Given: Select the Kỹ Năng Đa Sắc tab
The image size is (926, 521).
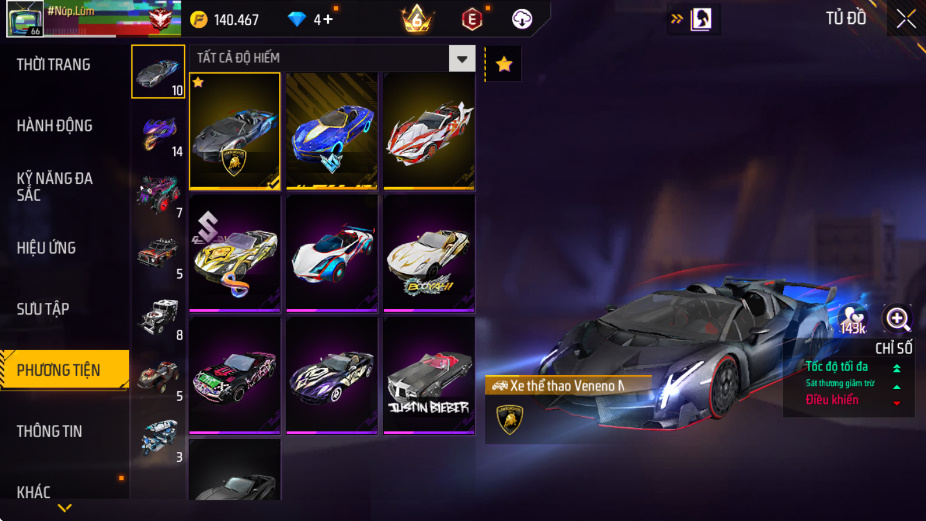Looking at the screenshot, I should point(55,186).
